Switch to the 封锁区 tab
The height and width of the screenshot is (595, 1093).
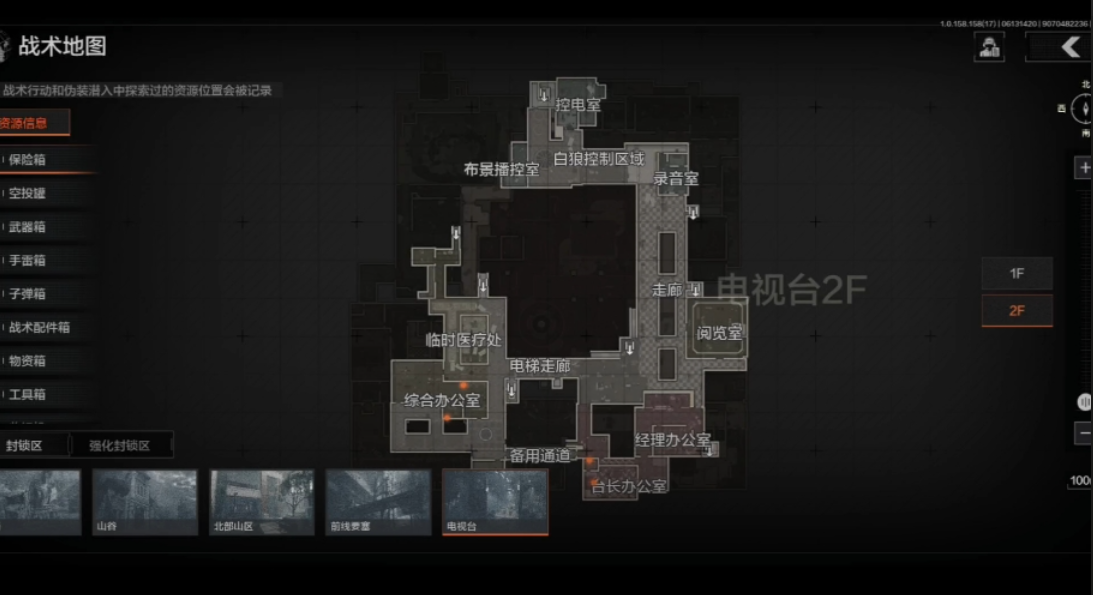[26, 445]
